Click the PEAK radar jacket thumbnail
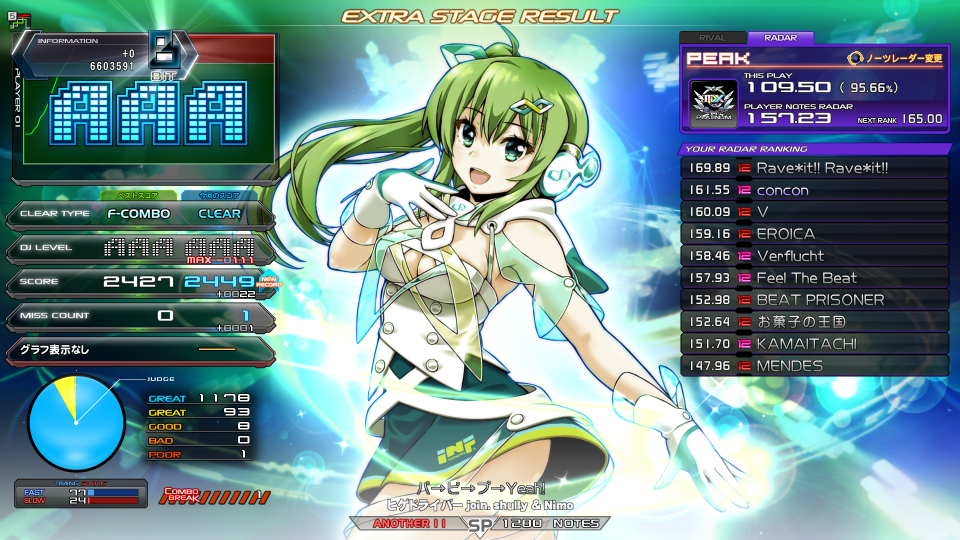The width and height of the screenshot is (960, 540). tap(714, 103)
